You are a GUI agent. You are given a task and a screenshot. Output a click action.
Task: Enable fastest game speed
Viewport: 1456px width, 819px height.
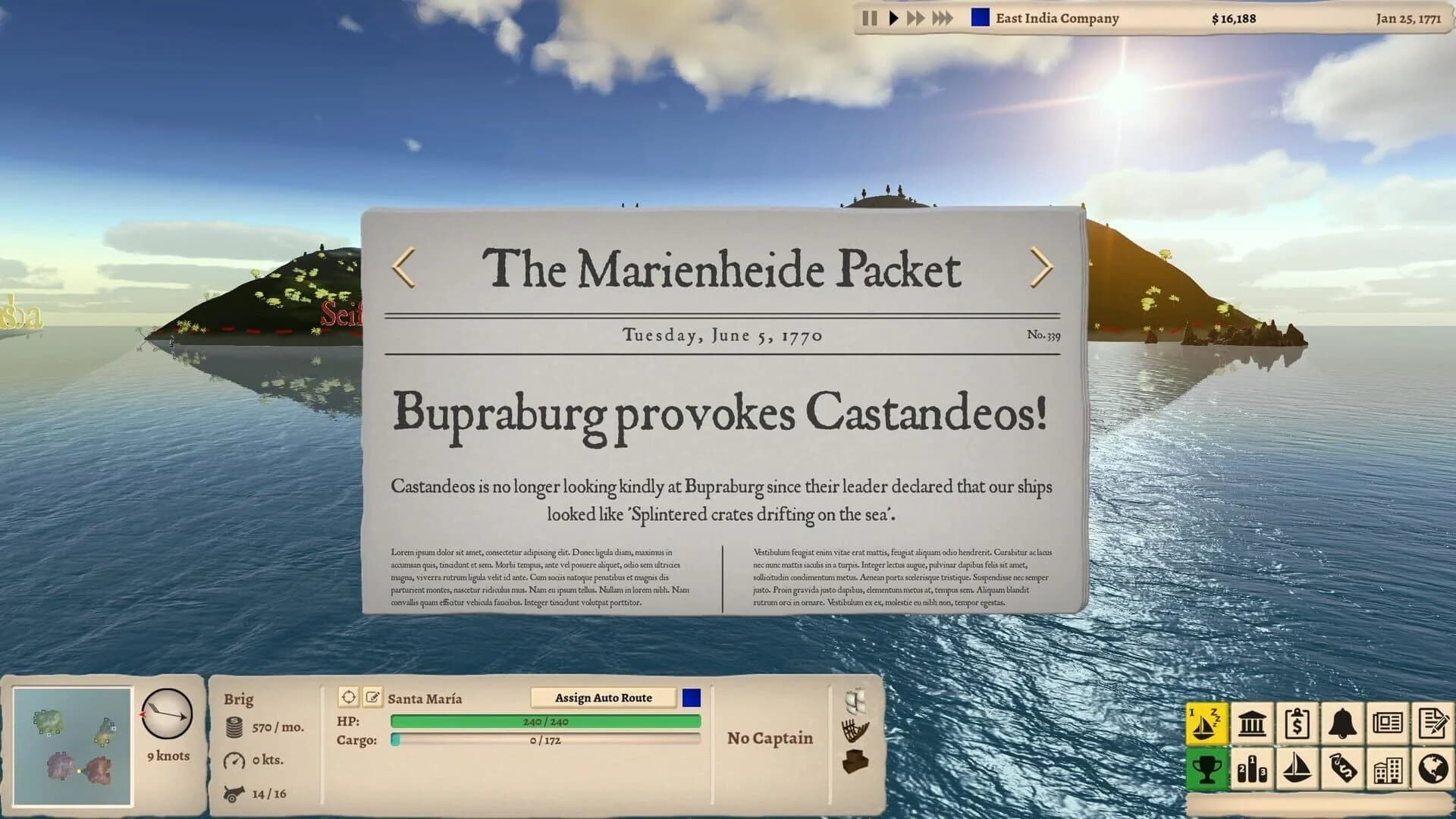point(943,17)
